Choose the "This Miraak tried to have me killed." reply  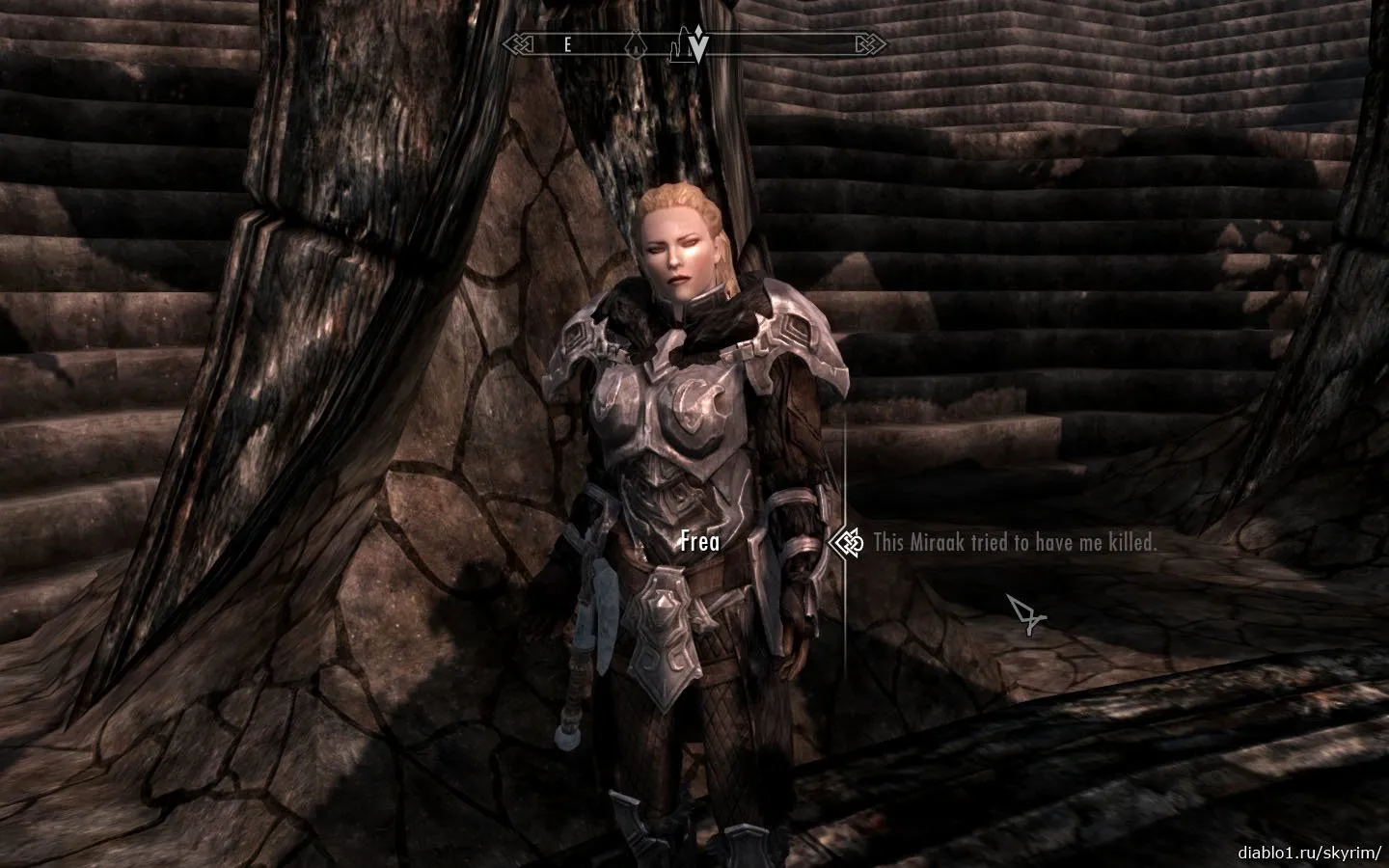pyautogui.click(x=1014, y=543)
